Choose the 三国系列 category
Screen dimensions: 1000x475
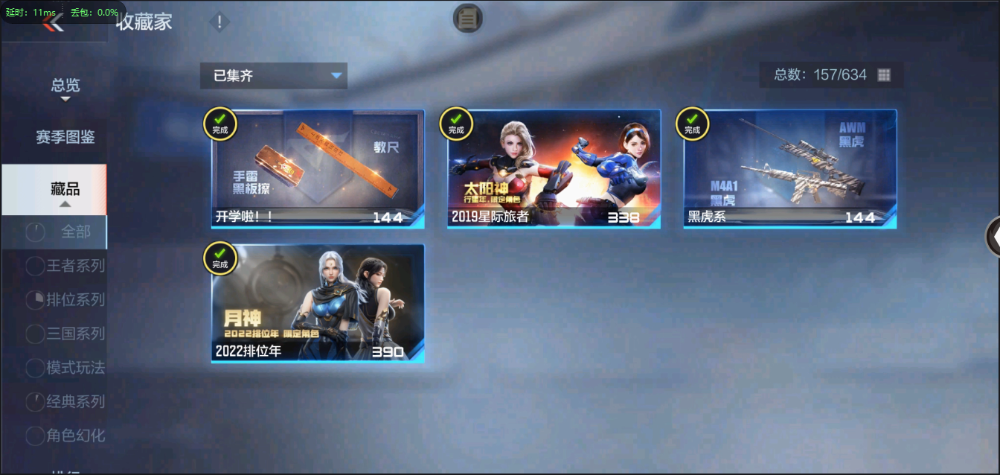[67, 333]
